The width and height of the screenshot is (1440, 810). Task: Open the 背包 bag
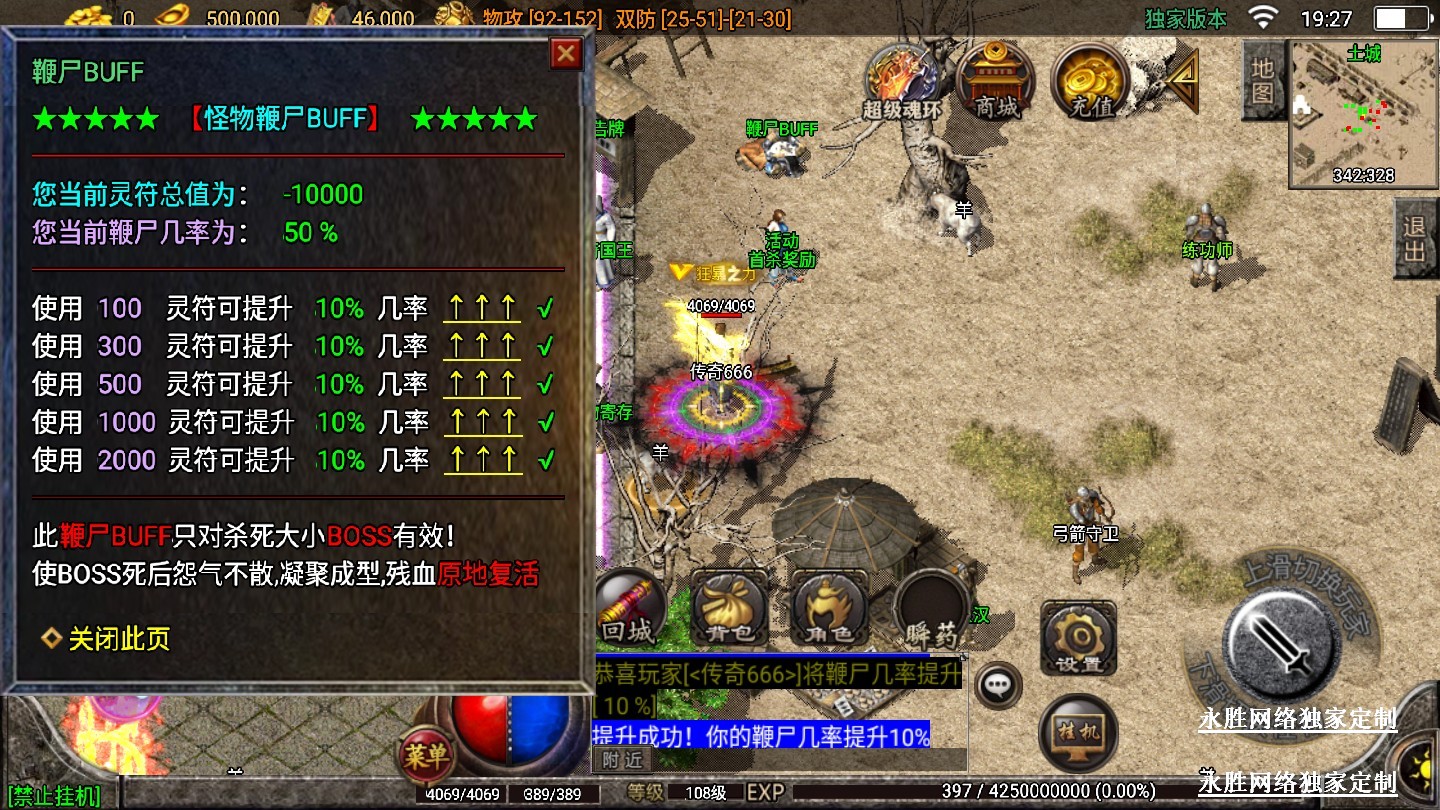tap(729, 609)
